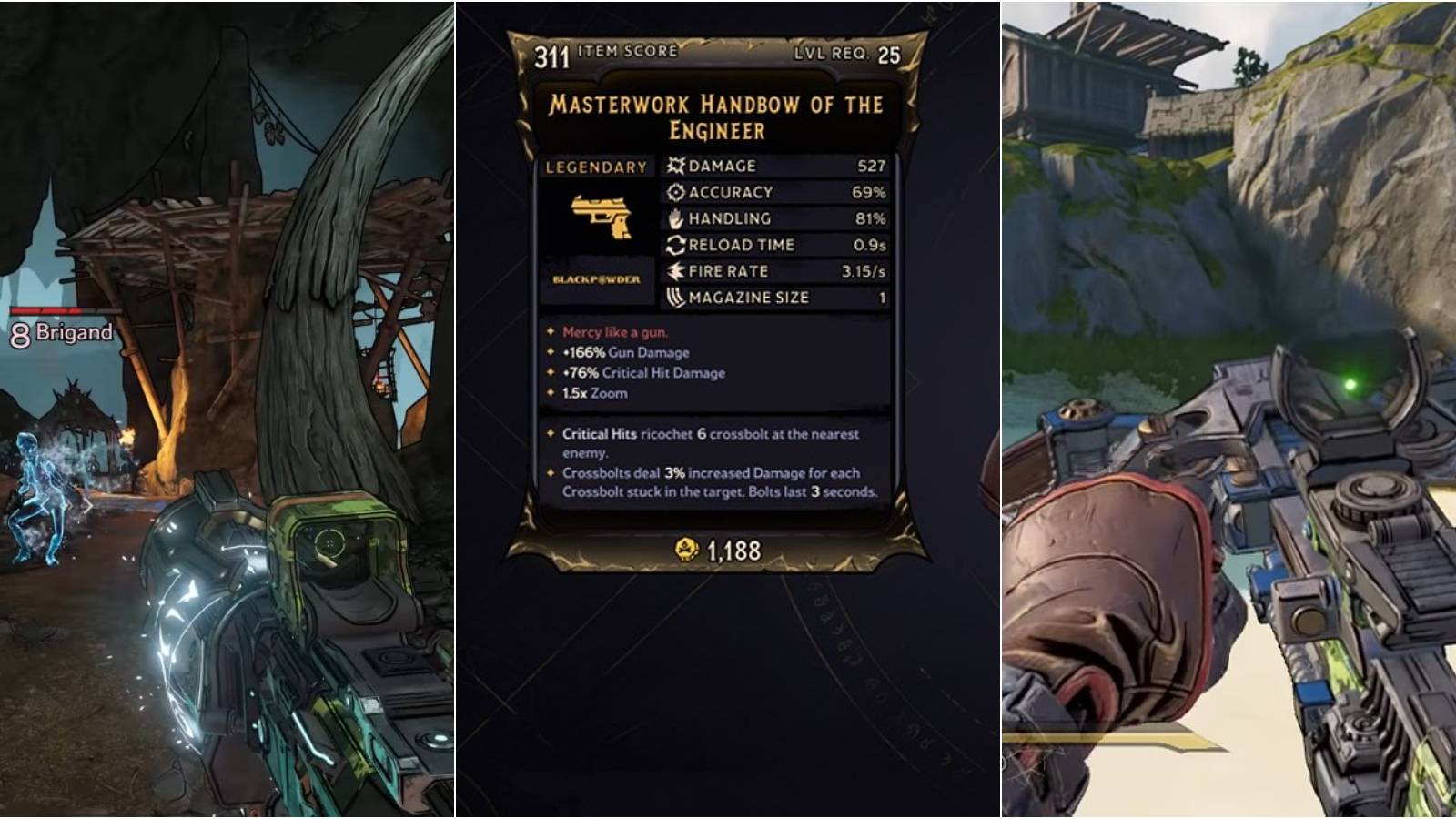Click the gold coin currency icon
Screen dimensions: 1456x819
[685, 550]
